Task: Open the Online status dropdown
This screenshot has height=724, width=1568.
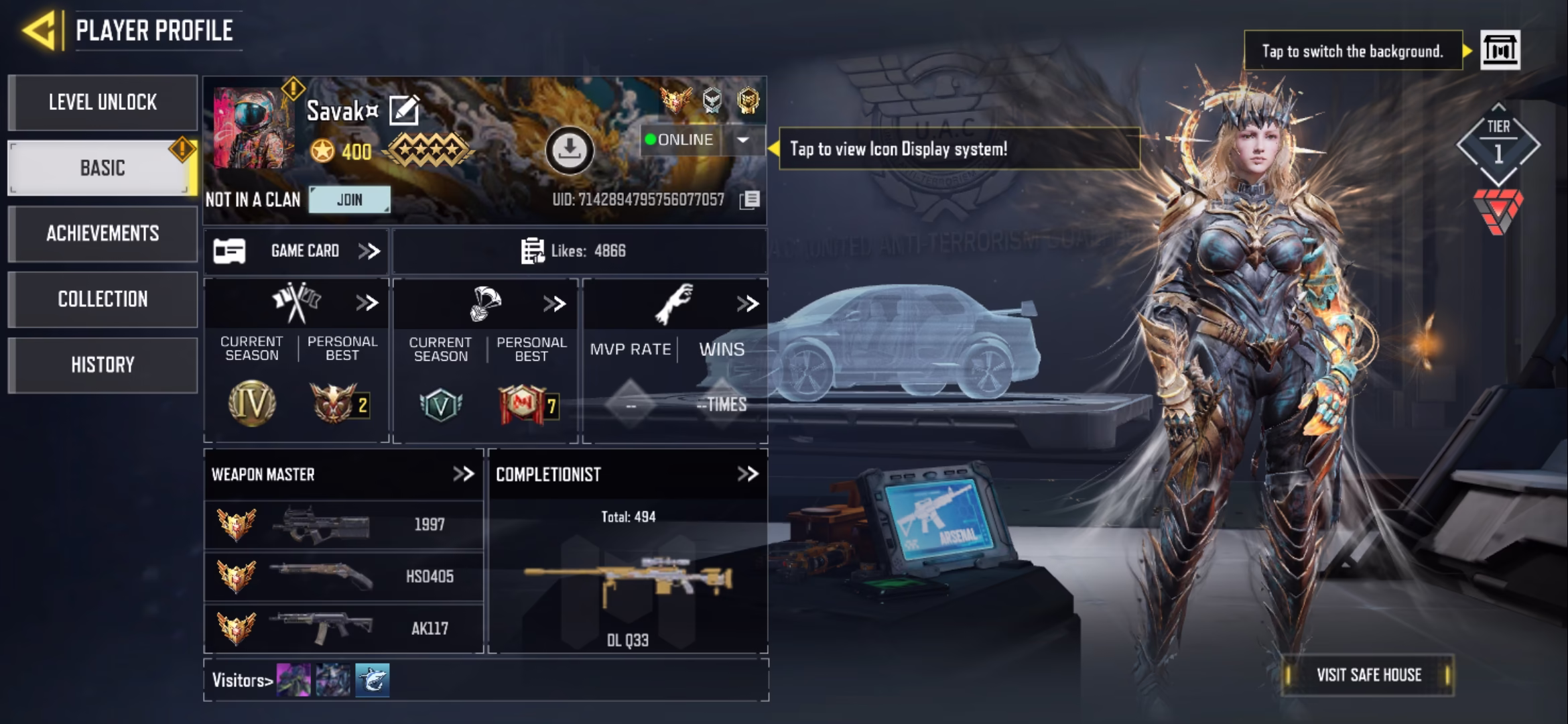Action: point(742,140)
